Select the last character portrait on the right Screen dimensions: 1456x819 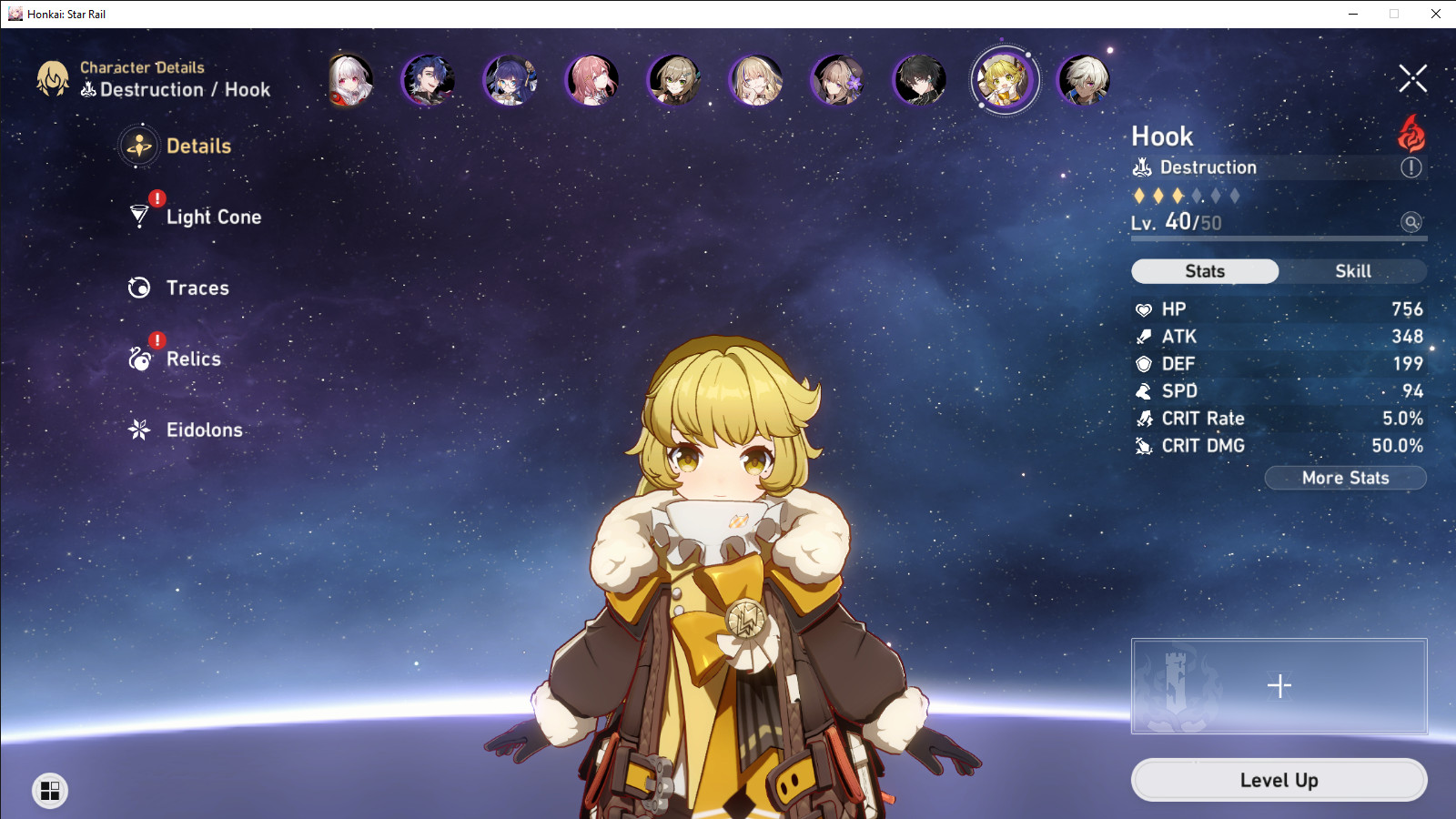pos(1085,80)
